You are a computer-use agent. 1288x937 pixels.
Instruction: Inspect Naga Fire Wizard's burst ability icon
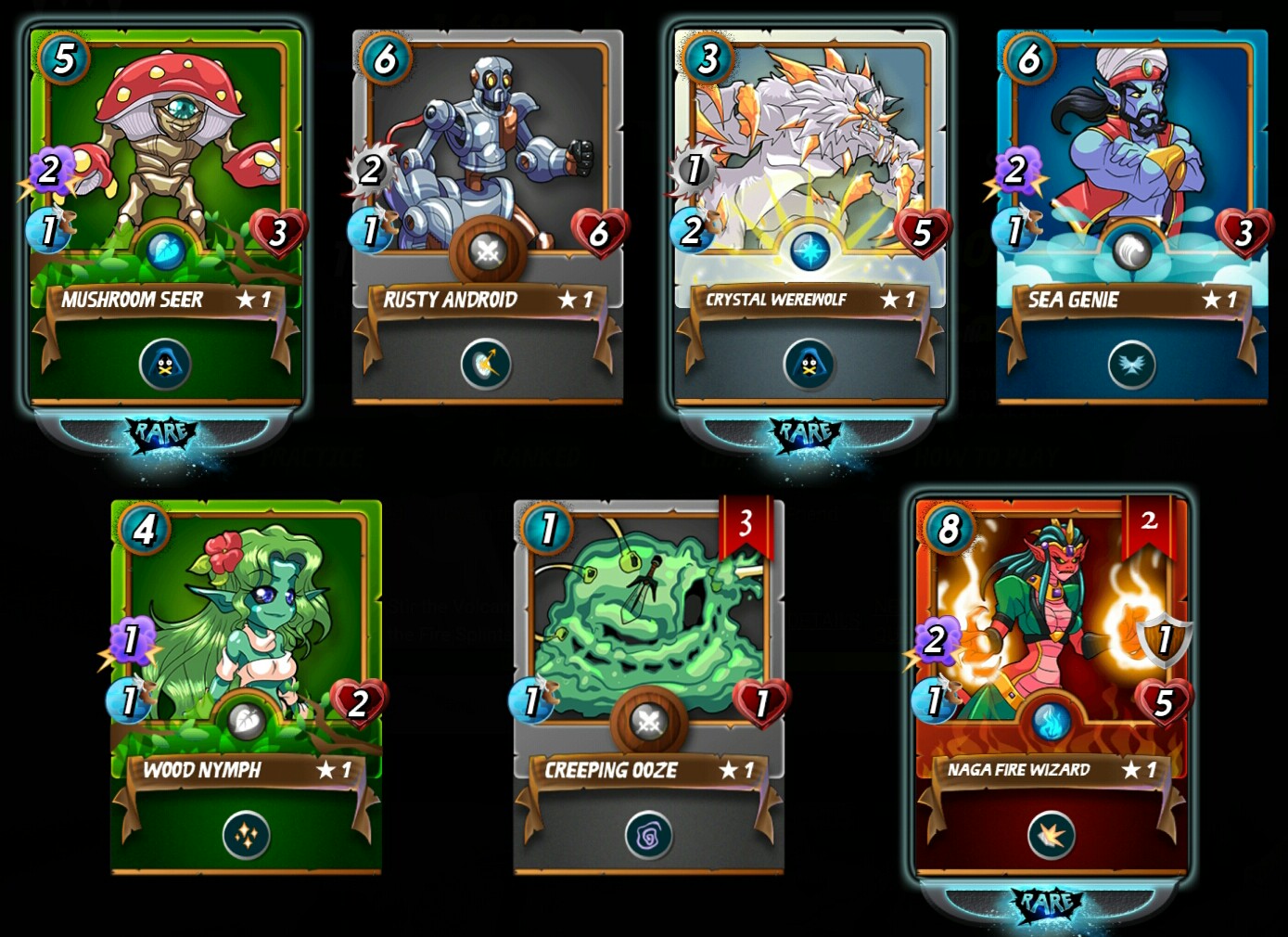click(1052, 836)
